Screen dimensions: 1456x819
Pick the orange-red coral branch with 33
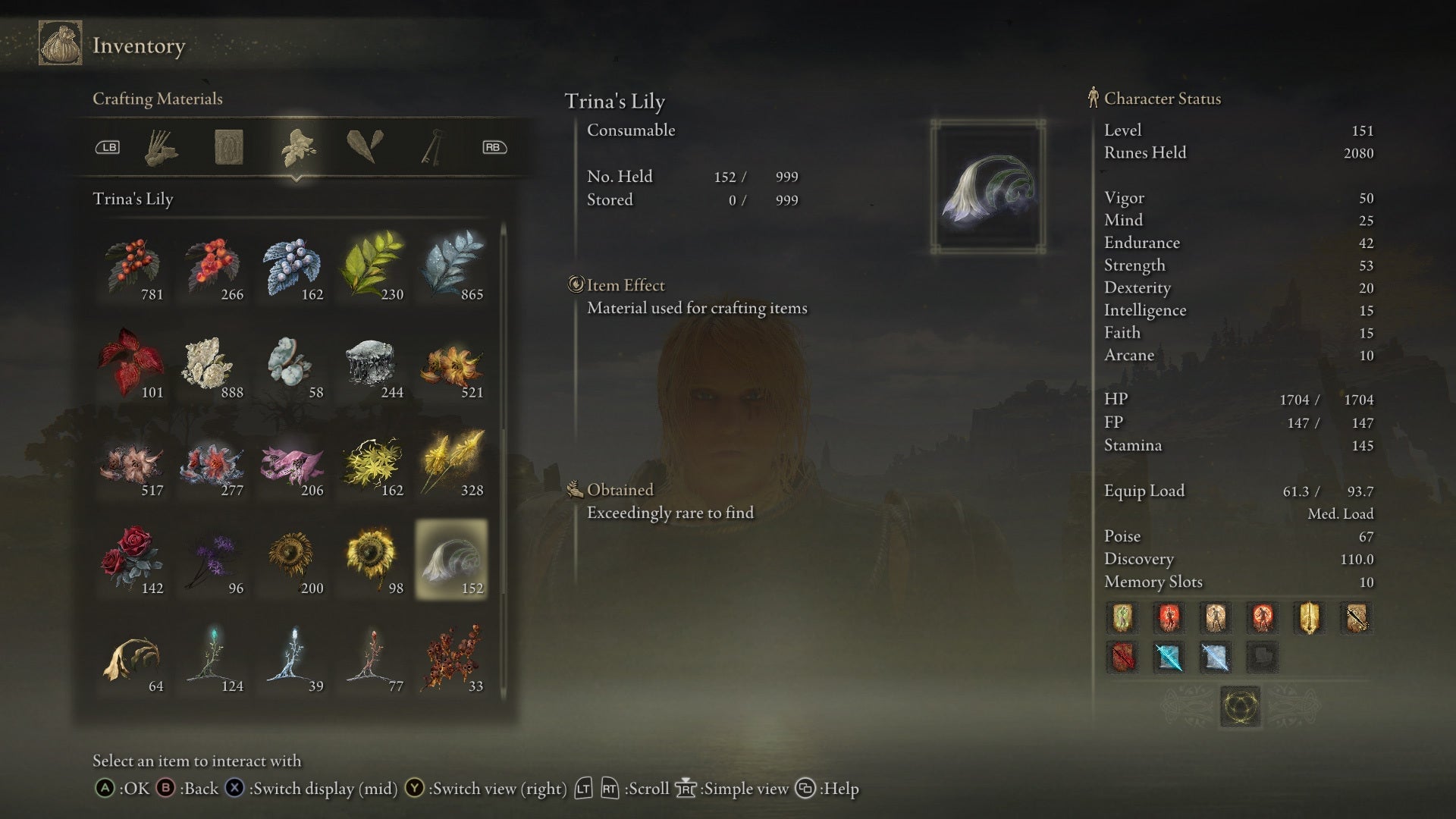pyautogui.click(x=453, y=658)
